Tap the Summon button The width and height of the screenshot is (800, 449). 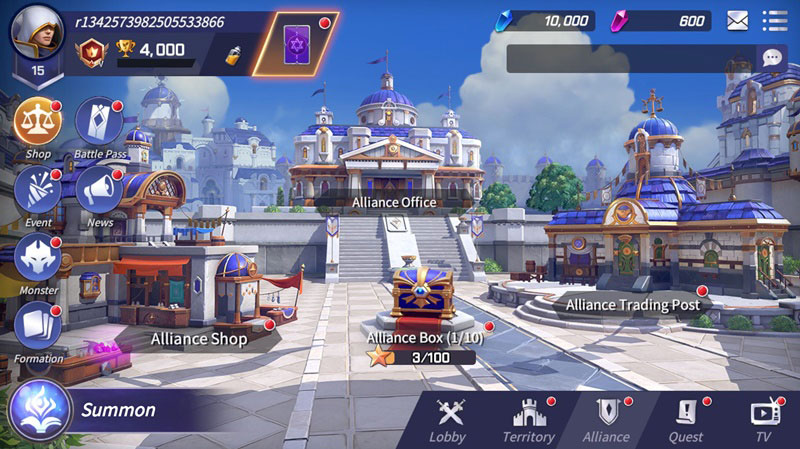pyautogui.click(x=90, y=410)
